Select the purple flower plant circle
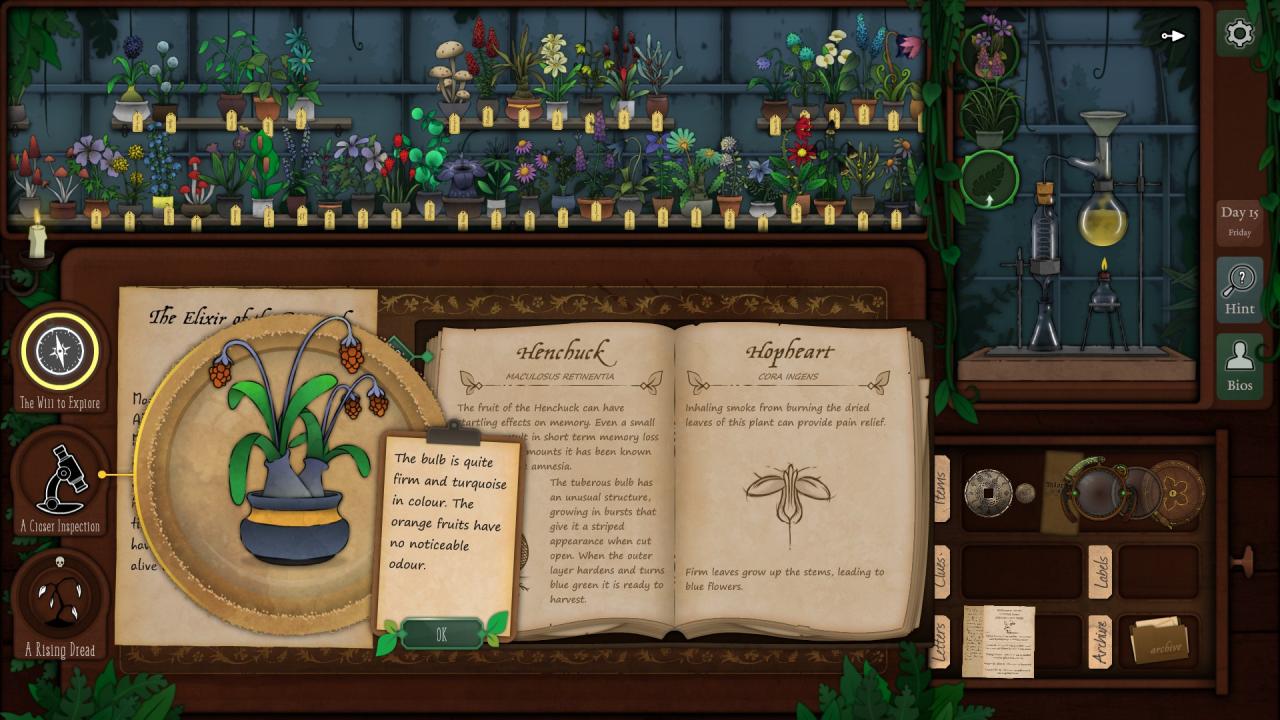Screen dimensions: 1280x720 [x=989, y=48]
